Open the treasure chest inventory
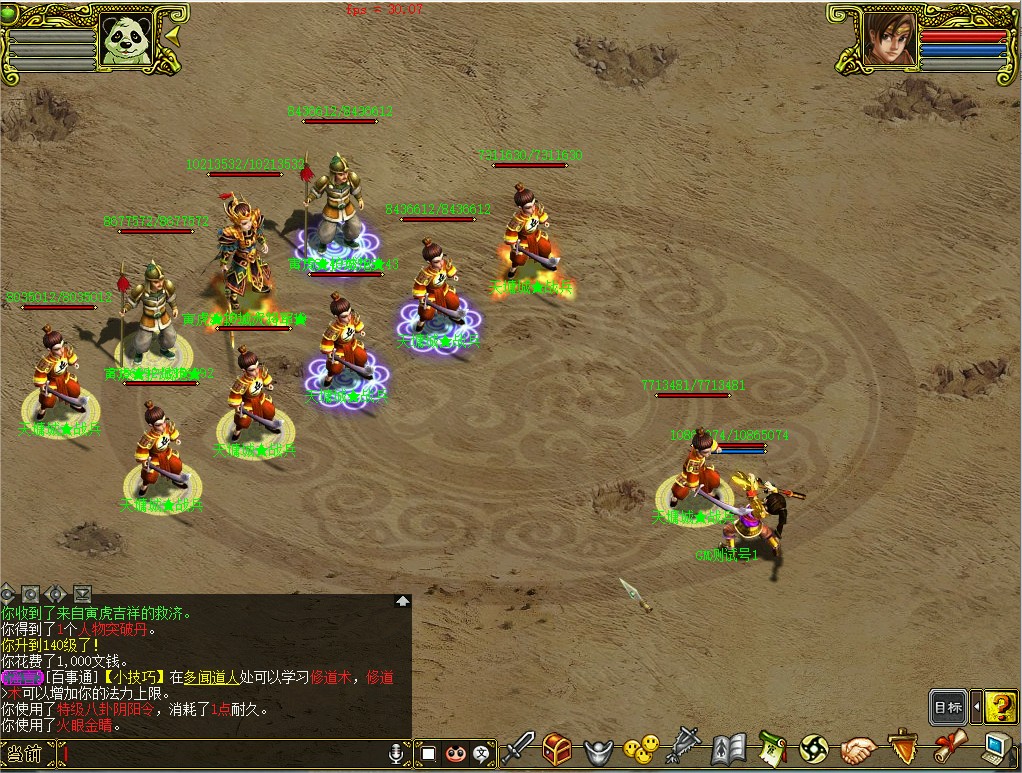The image size is (1022, 773). [x=558, y=748]
